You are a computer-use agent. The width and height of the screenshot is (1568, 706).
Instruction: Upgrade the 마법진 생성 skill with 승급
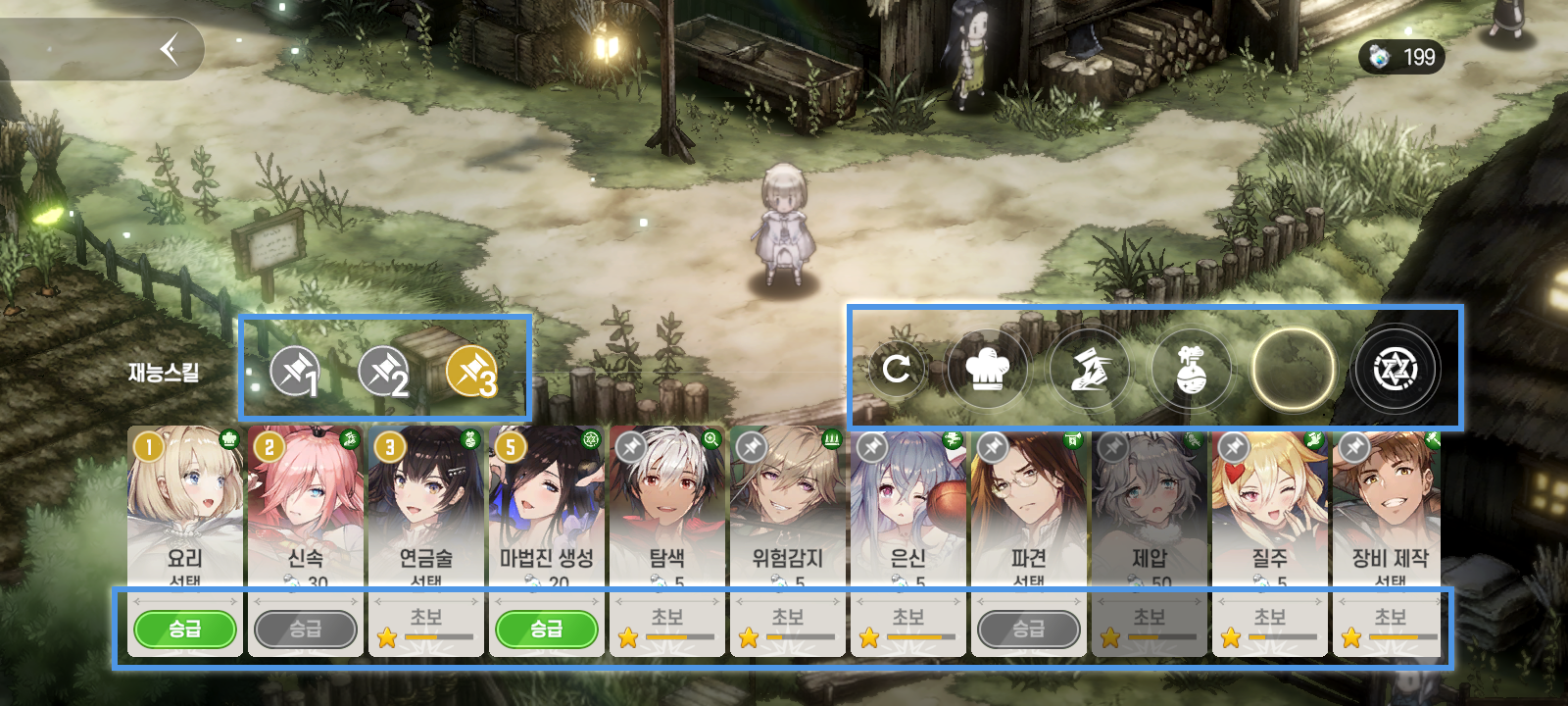547,629
